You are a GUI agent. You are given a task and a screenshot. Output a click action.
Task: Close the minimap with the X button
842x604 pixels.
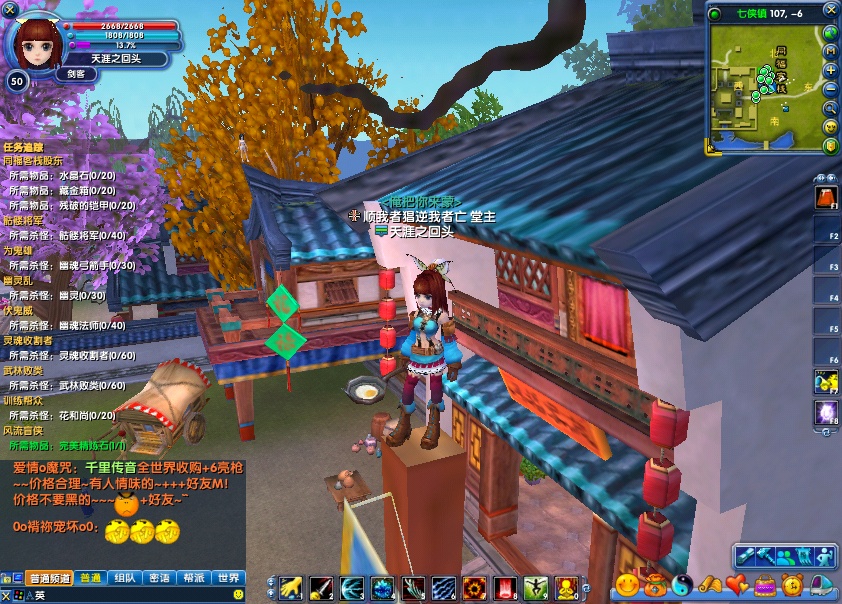tap(830, 12)
